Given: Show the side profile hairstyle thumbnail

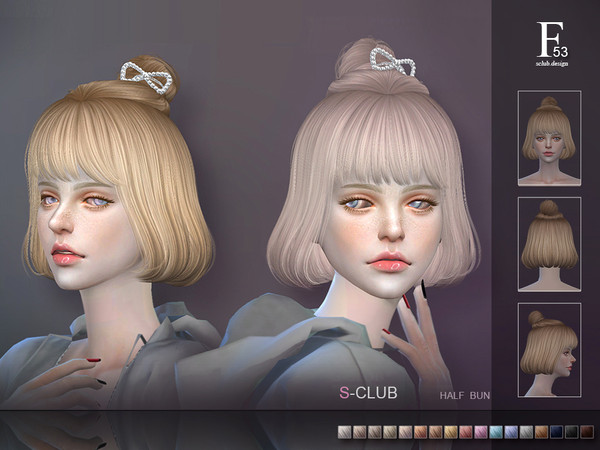Looking at the screenshot, I should tap(549, 350).
